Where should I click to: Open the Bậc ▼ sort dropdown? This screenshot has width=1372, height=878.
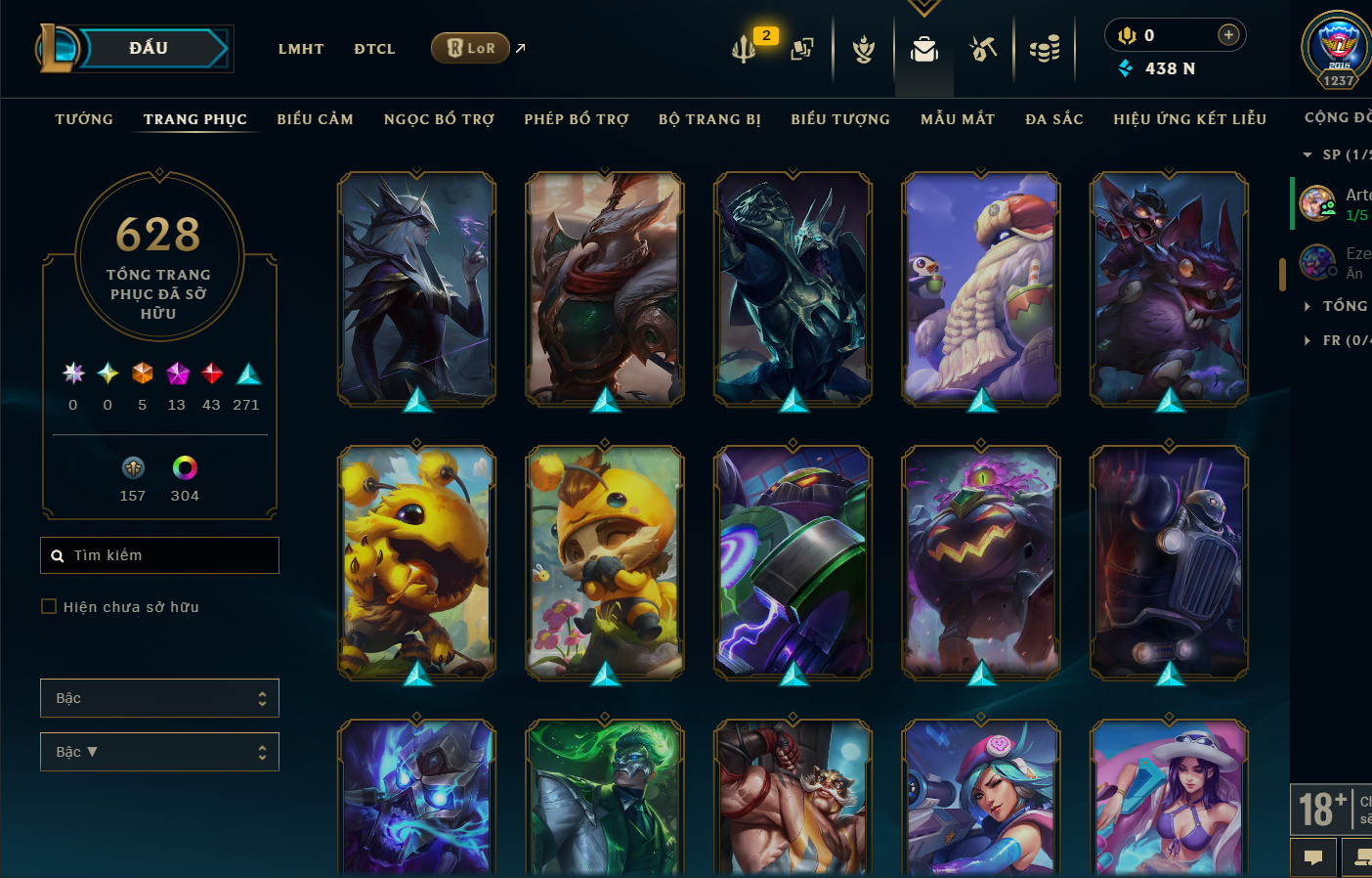[x=159, y=752]
